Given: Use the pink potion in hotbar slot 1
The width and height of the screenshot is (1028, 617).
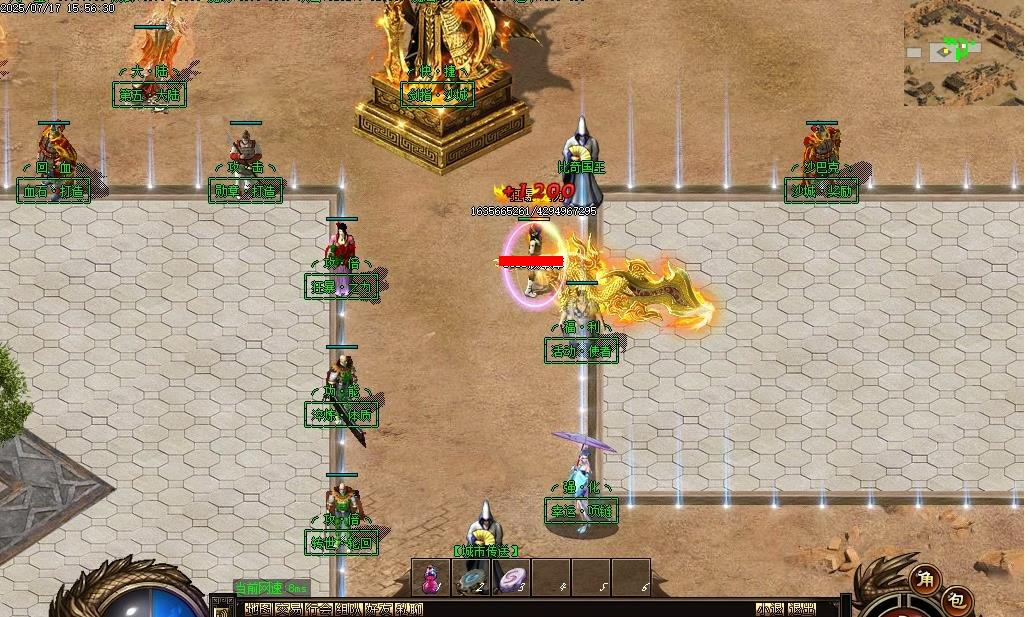Looking at the screenshot, I should [x=431, y=577].
